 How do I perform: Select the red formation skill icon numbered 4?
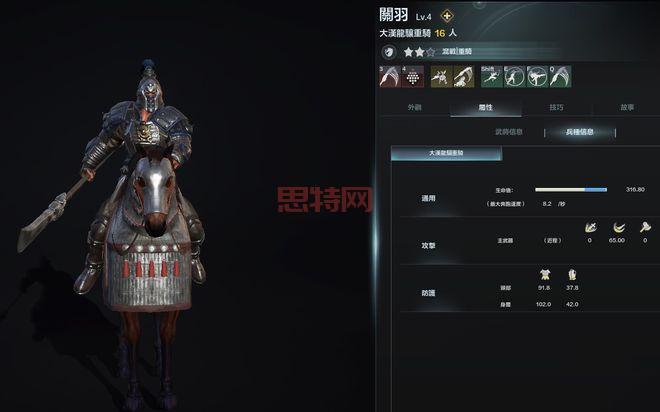[412, 76]
